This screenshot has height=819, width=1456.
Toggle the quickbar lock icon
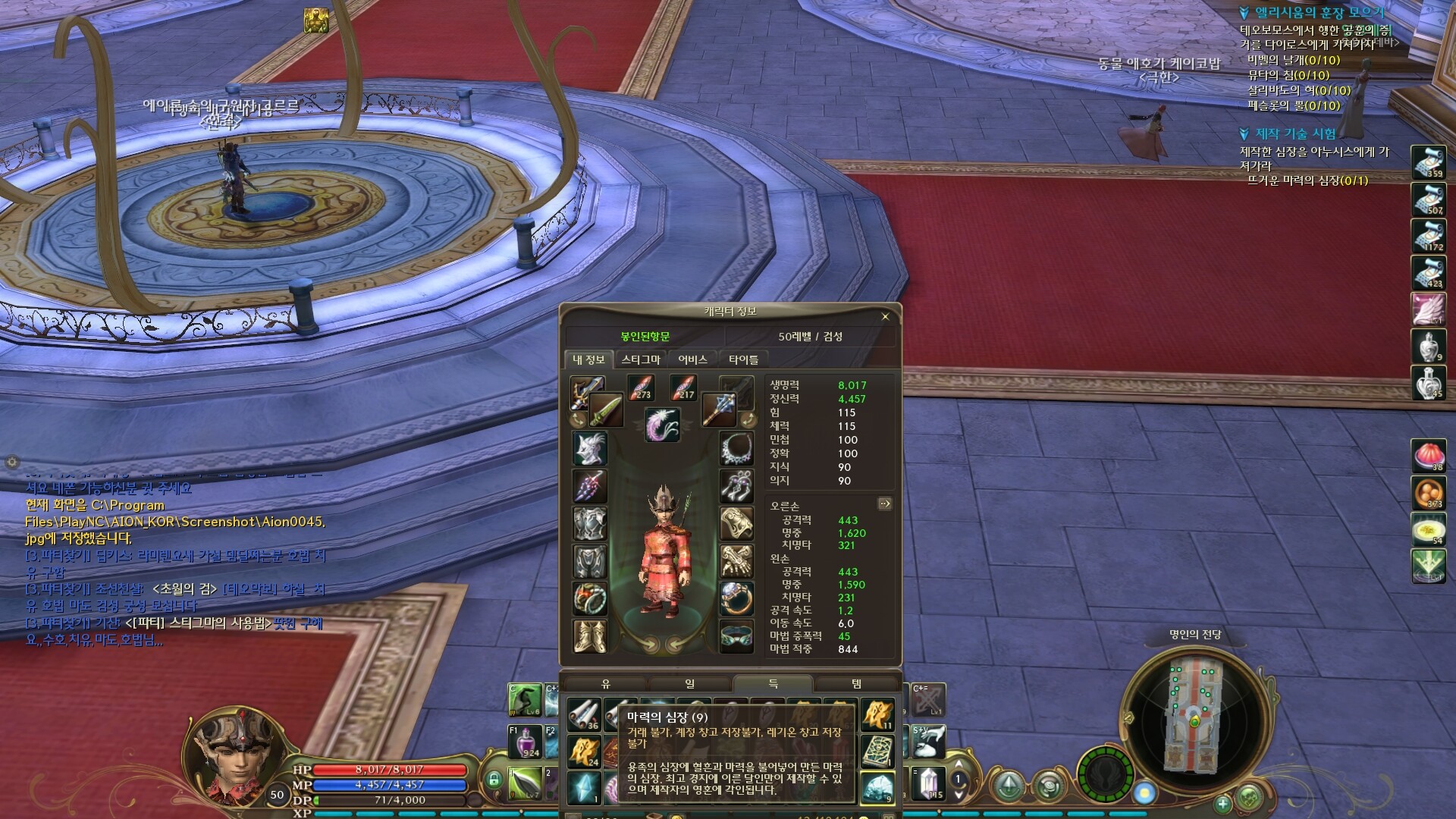[494, 779]
